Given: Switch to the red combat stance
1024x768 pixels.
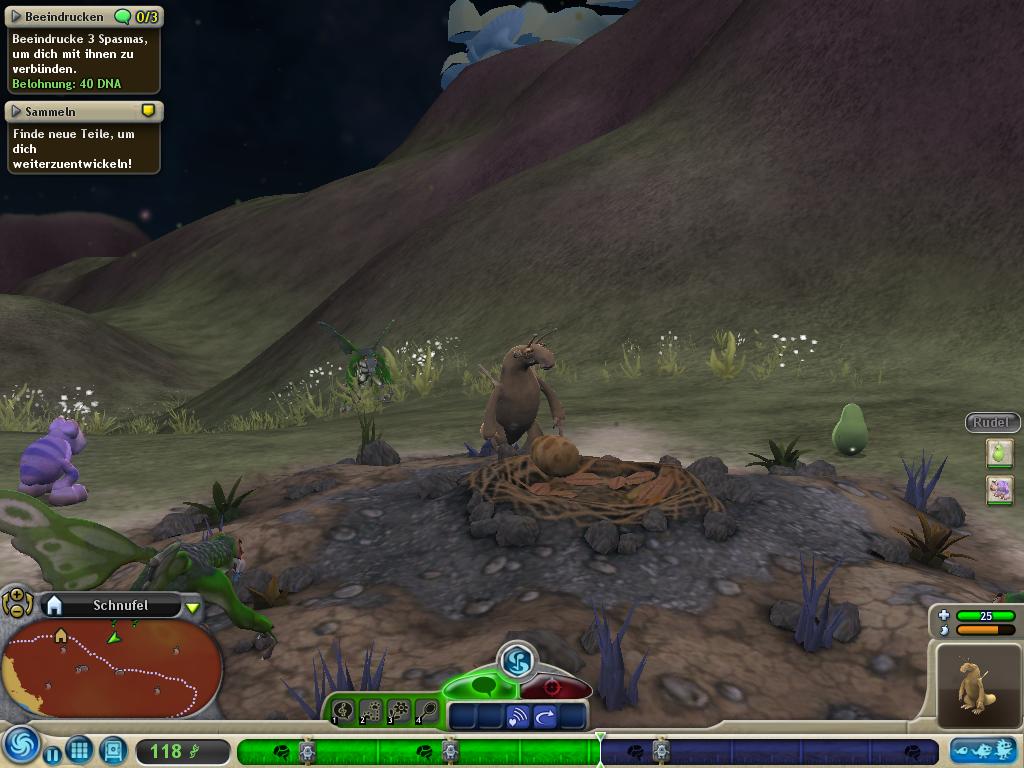Looking at the screenshot, I should [552, 687].
